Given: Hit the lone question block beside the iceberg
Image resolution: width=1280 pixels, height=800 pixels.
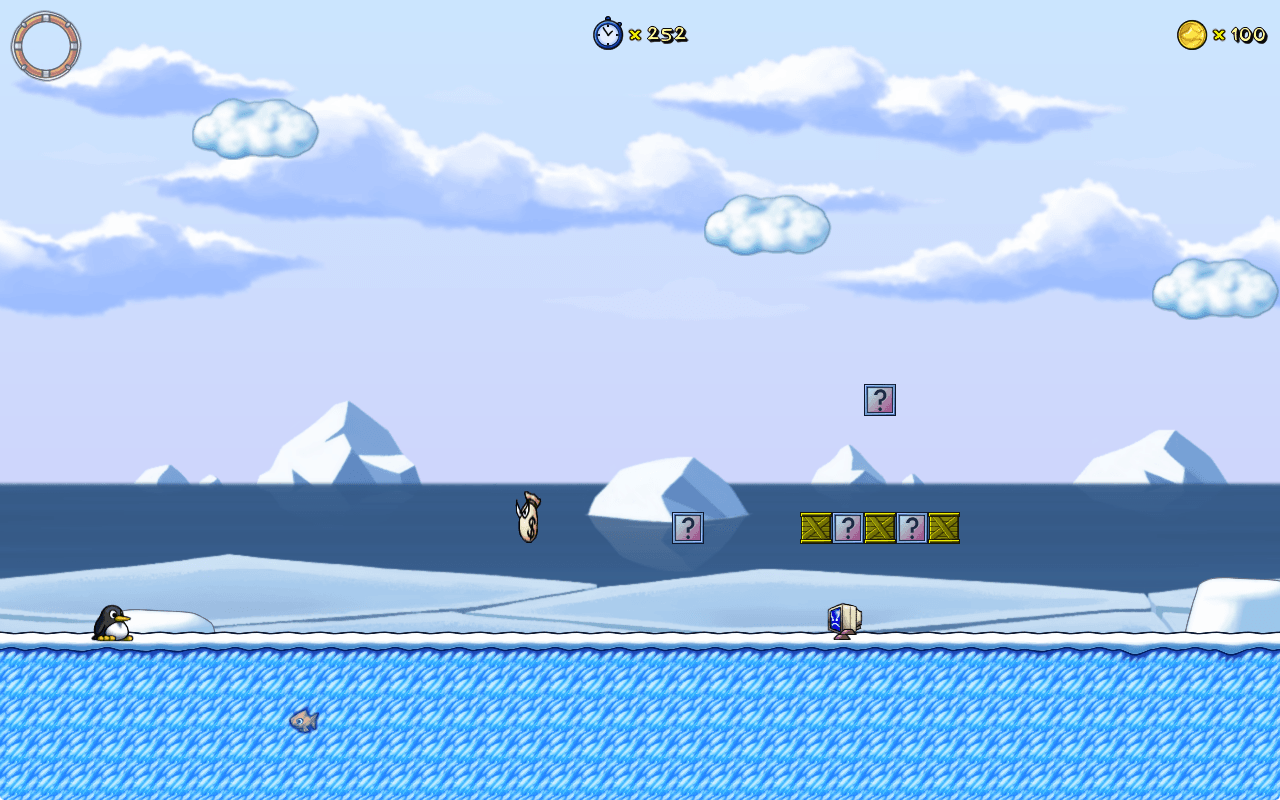Looking at the screenshot, I should (x=689, y=528).
